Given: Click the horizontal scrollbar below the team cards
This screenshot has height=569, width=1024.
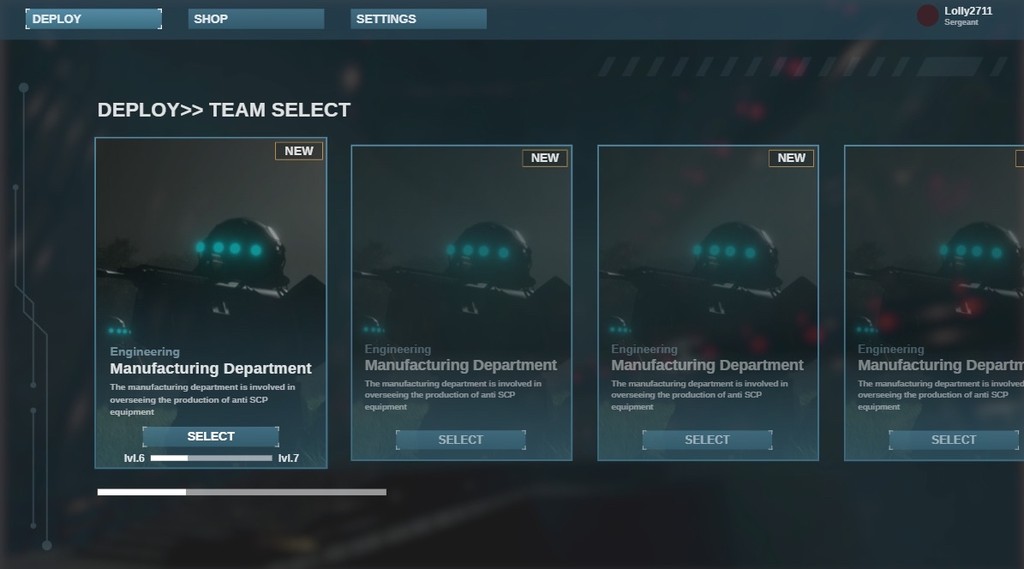Looking at the screenshot, I should (x=241, y=492).
